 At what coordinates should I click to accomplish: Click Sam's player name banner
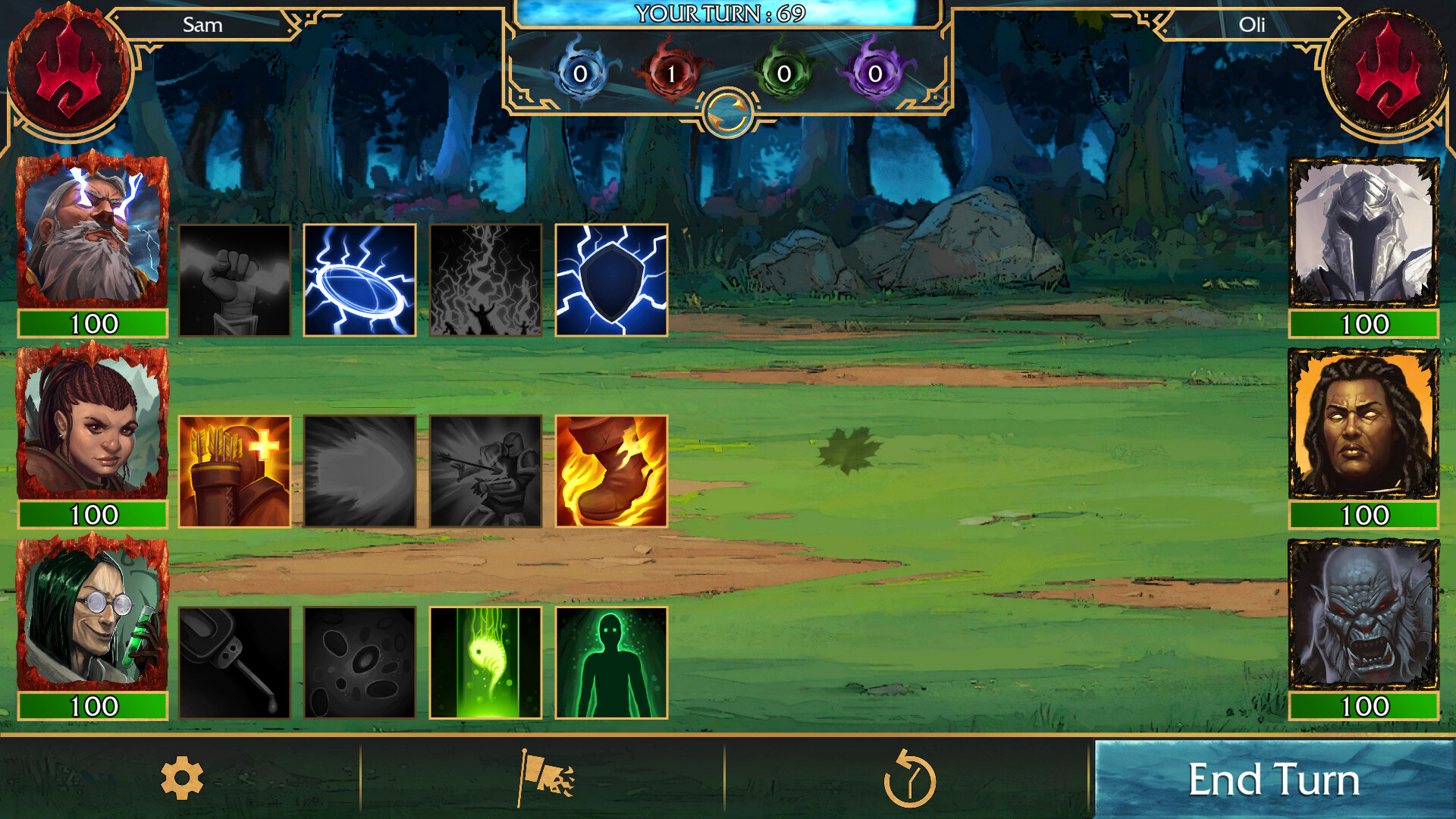click(x=201, y=25)
